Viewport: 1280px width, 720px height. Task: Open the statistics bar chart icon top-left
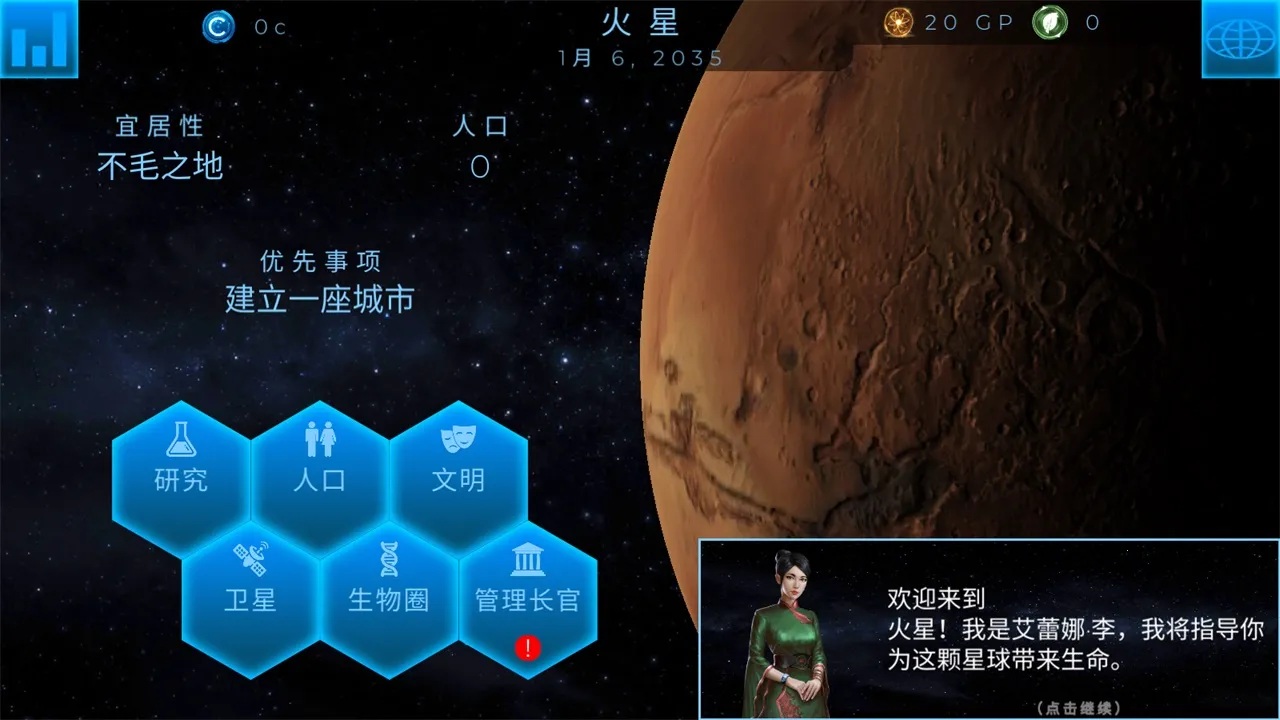point(39,39)
